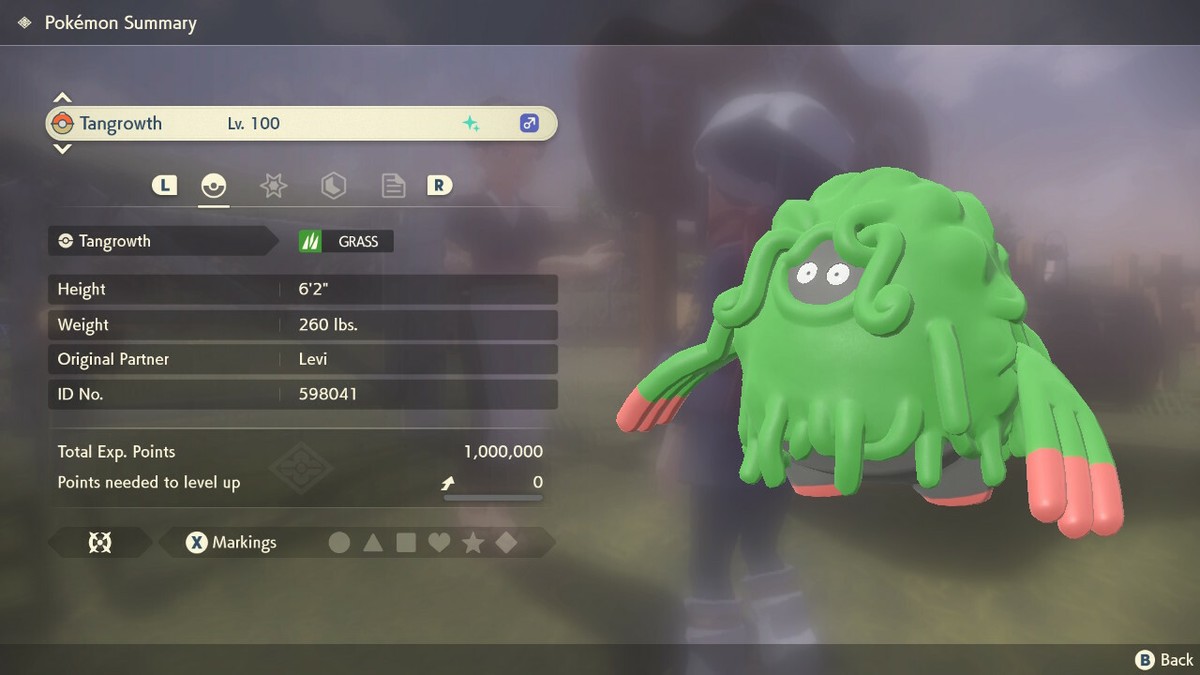Show previous Pokémon with the up arrow
The width and height of the screenshot is (1200, 675).
(x=62, y=98)
